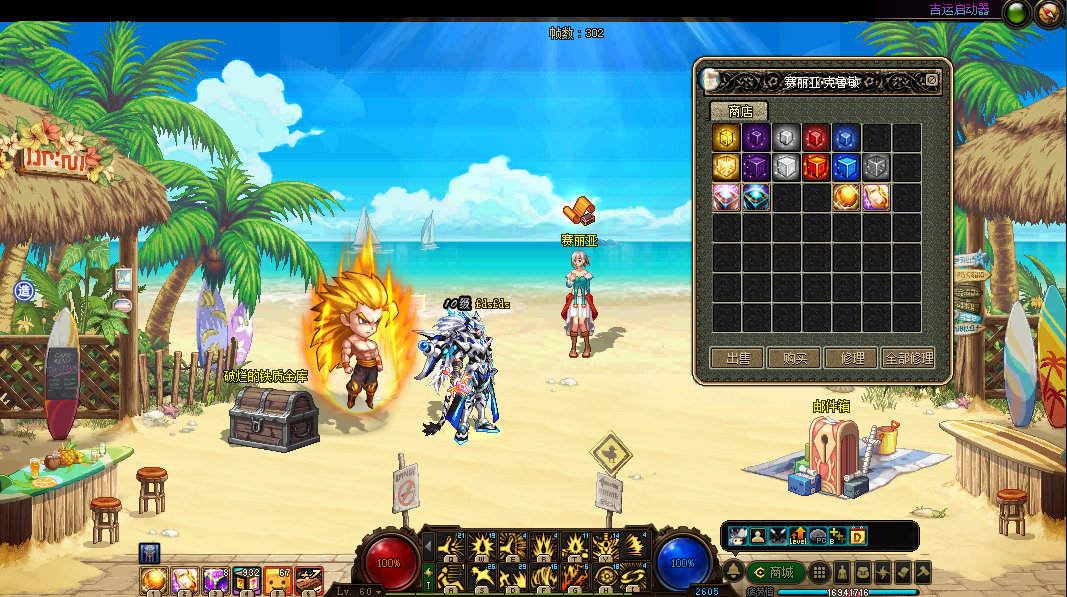
Task: Click the Level up arrow icon
Action: pos(798,536)
